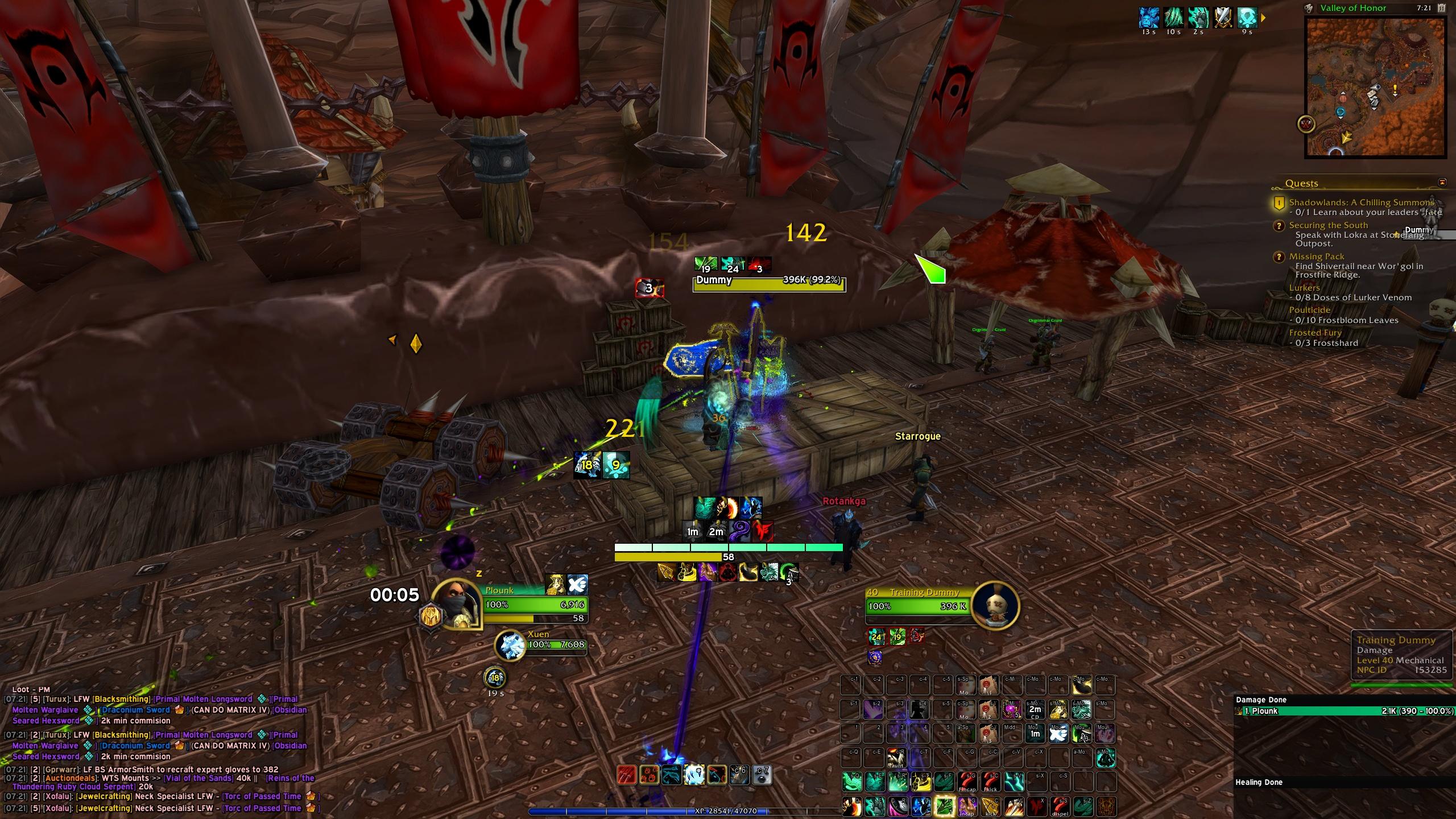
Task: Open Shadowlands: A Chilling Summons quest
Action: (x=1361, y=202)
